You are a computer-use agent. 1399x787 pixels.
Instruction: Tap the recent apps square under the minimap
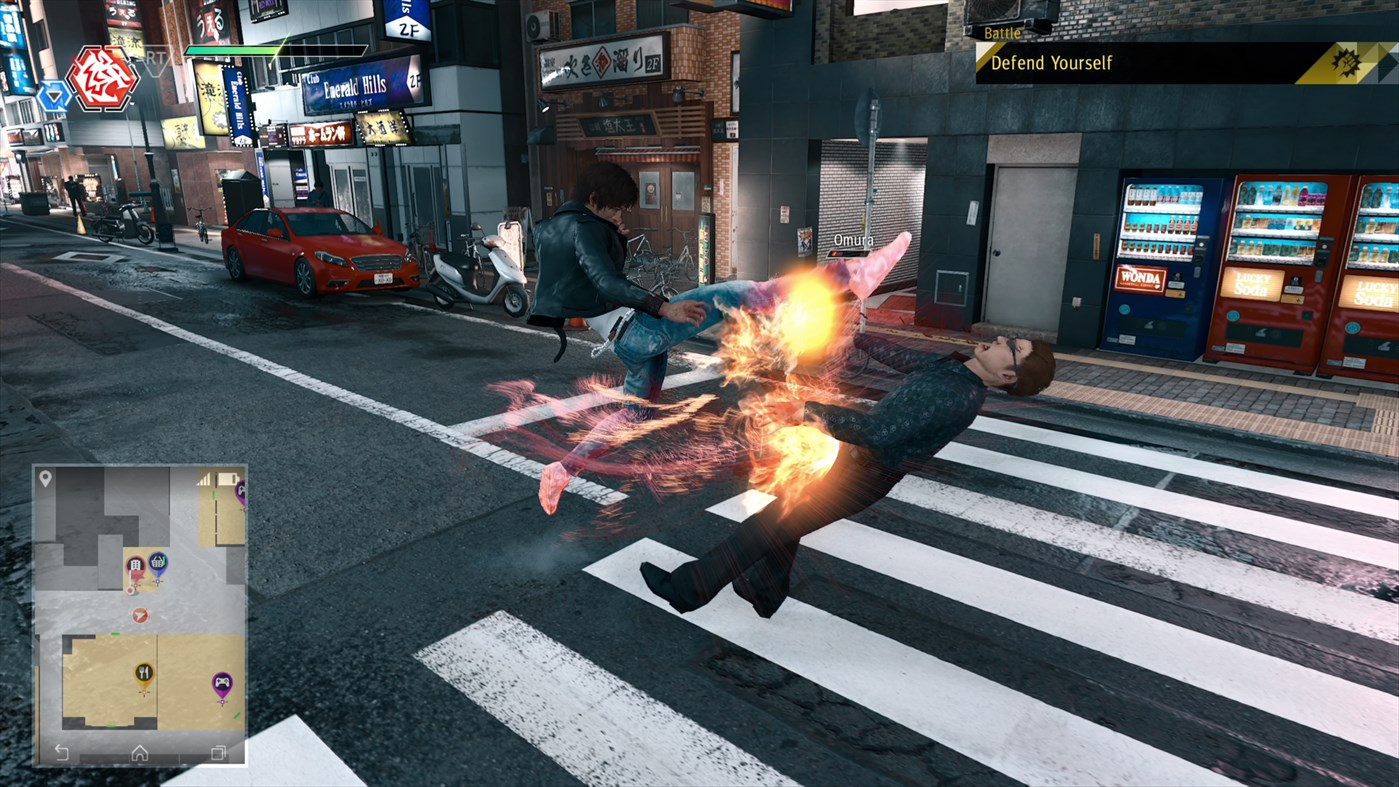[219, 750]
